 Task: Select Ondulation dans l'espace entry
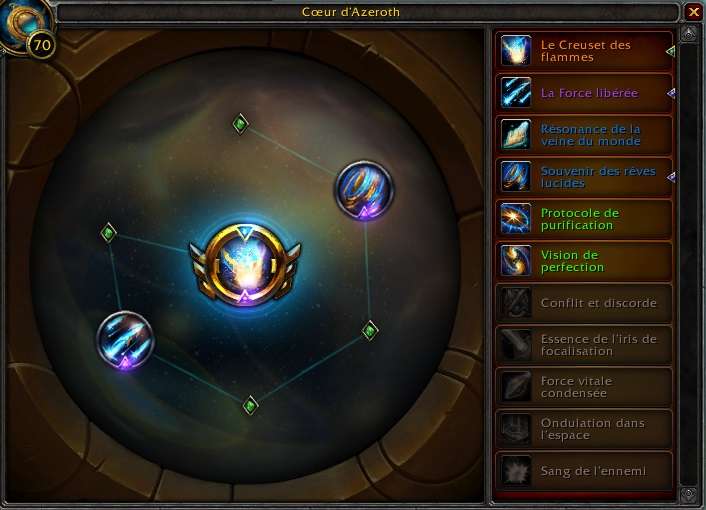coord(583,429)
